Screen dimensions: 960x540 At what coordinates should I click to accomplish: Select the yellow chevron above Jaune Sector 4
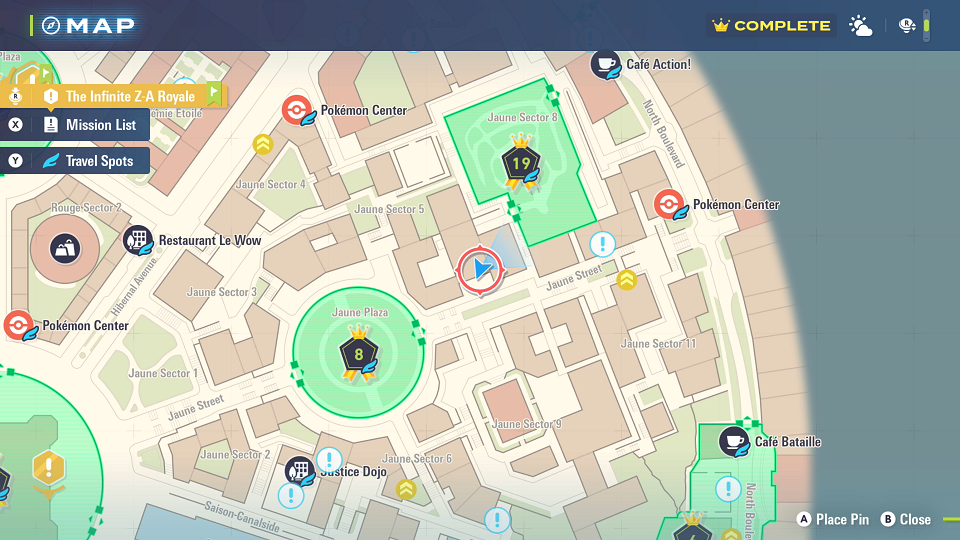point(263,145)
